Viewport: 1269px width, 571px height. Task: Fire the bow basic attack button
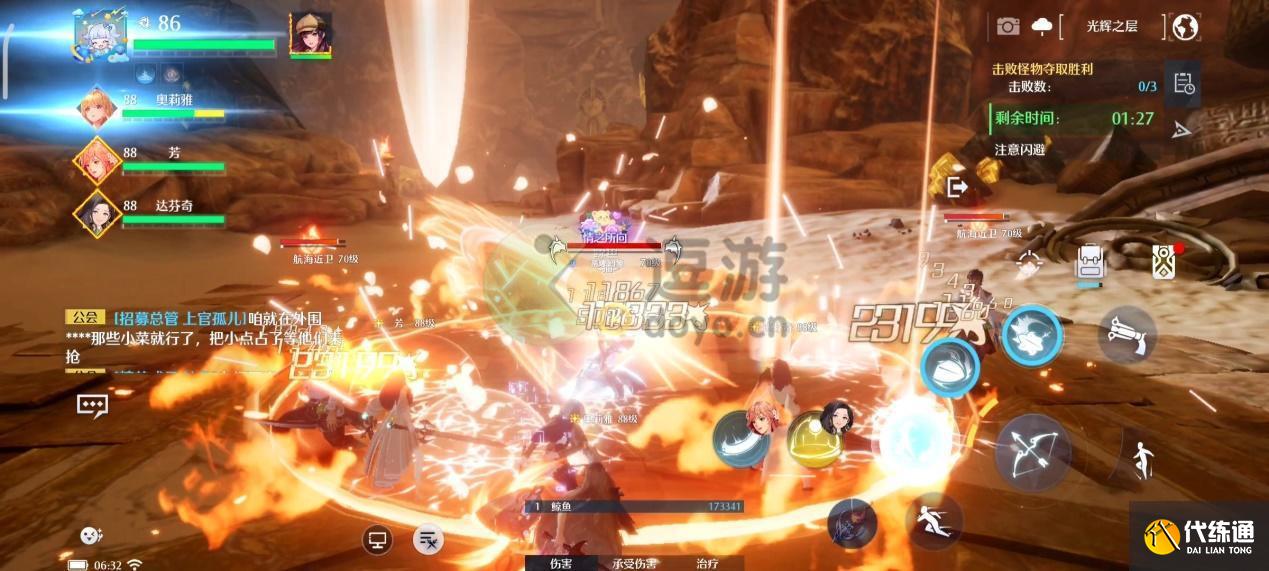click(1032, 452)
